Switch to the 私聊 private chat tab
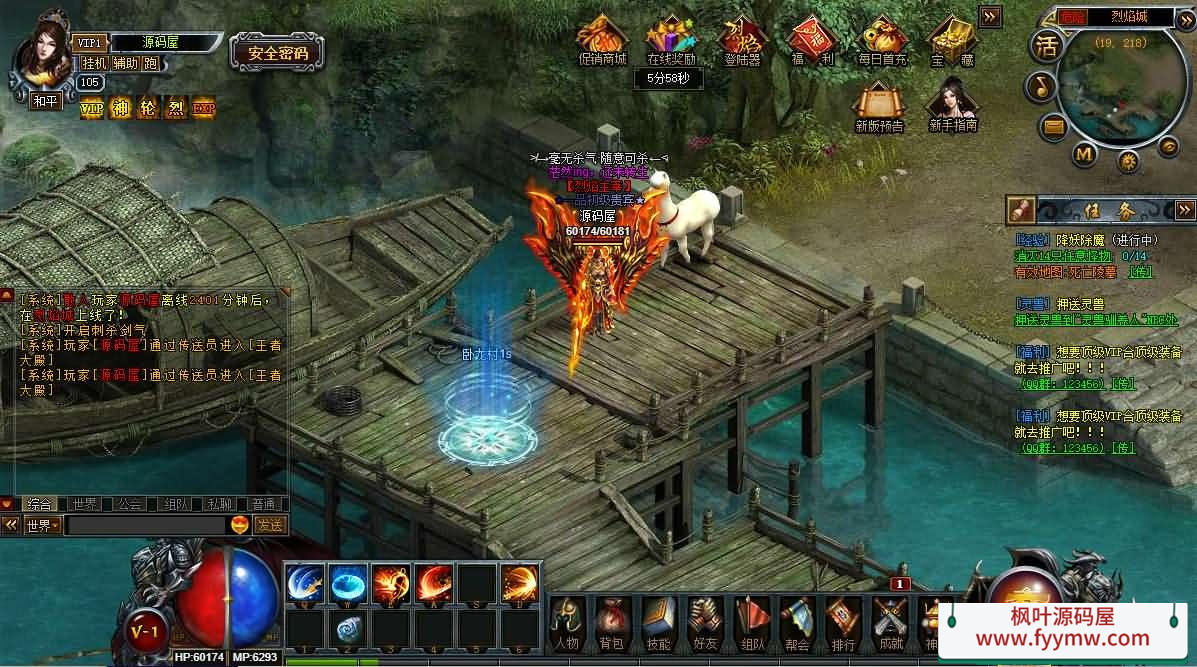Screen dimensions: 1197x667 point(220,504)
